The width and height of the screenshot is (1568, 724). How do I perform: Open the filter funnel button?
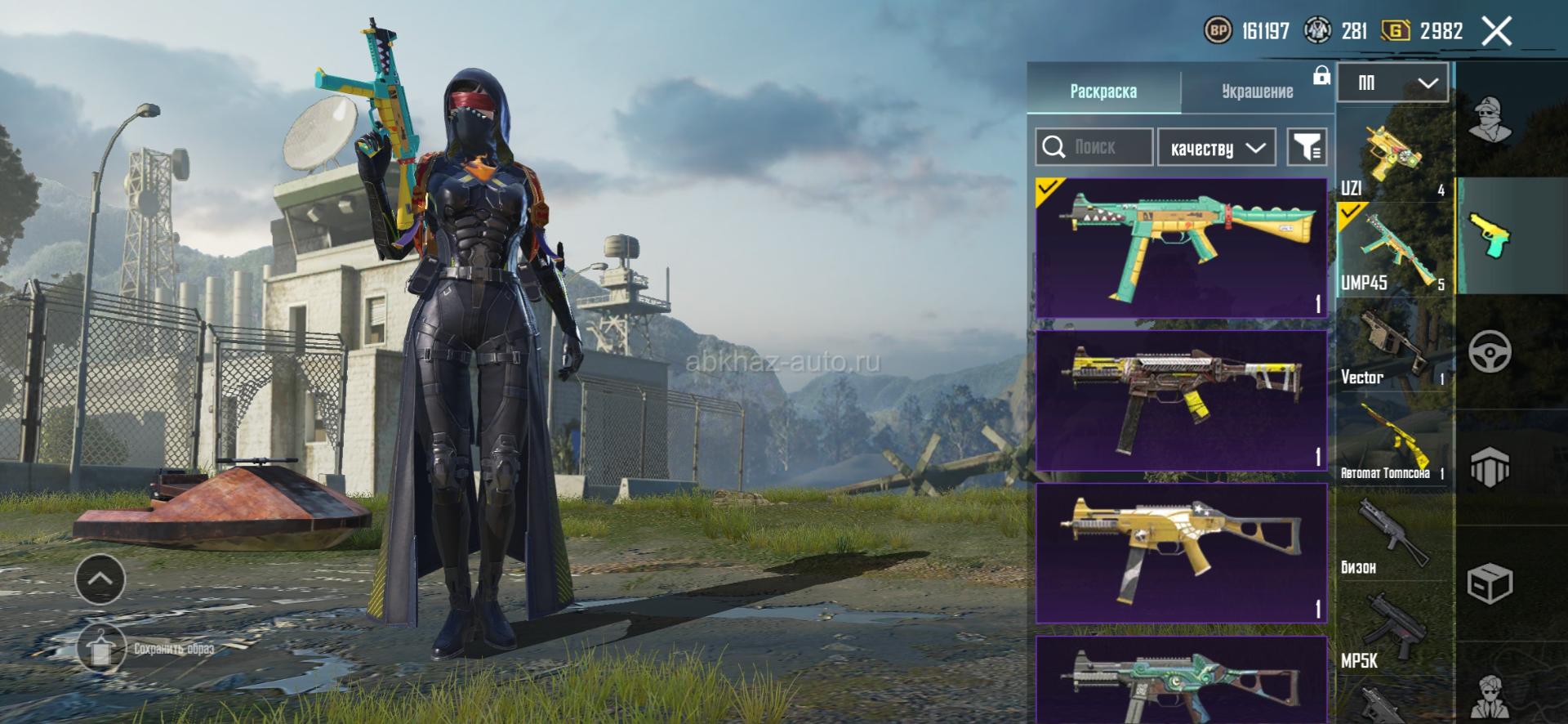pyautogui.click(x=1307, y=147)
